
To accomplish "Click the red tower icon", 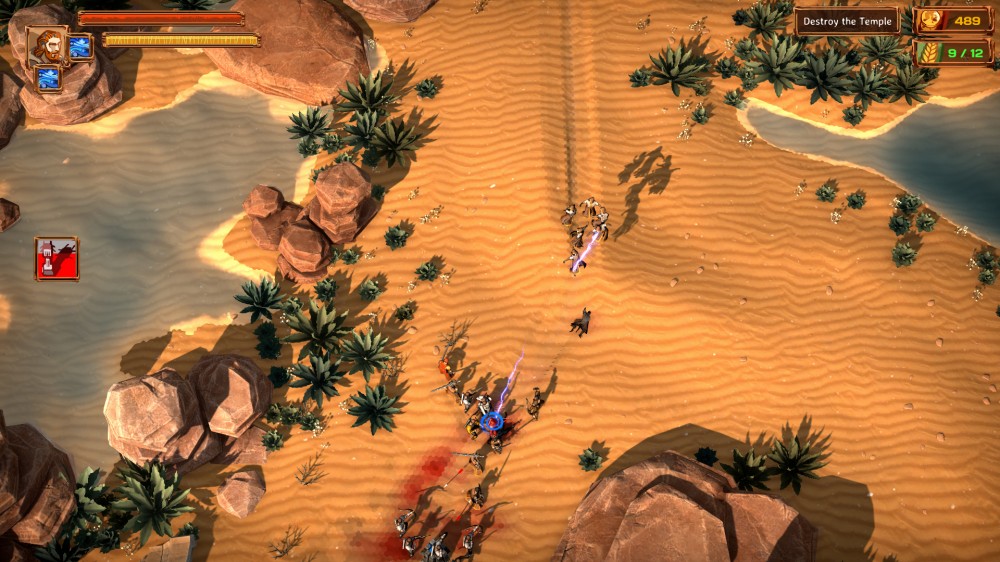I will tap(56, 258).
